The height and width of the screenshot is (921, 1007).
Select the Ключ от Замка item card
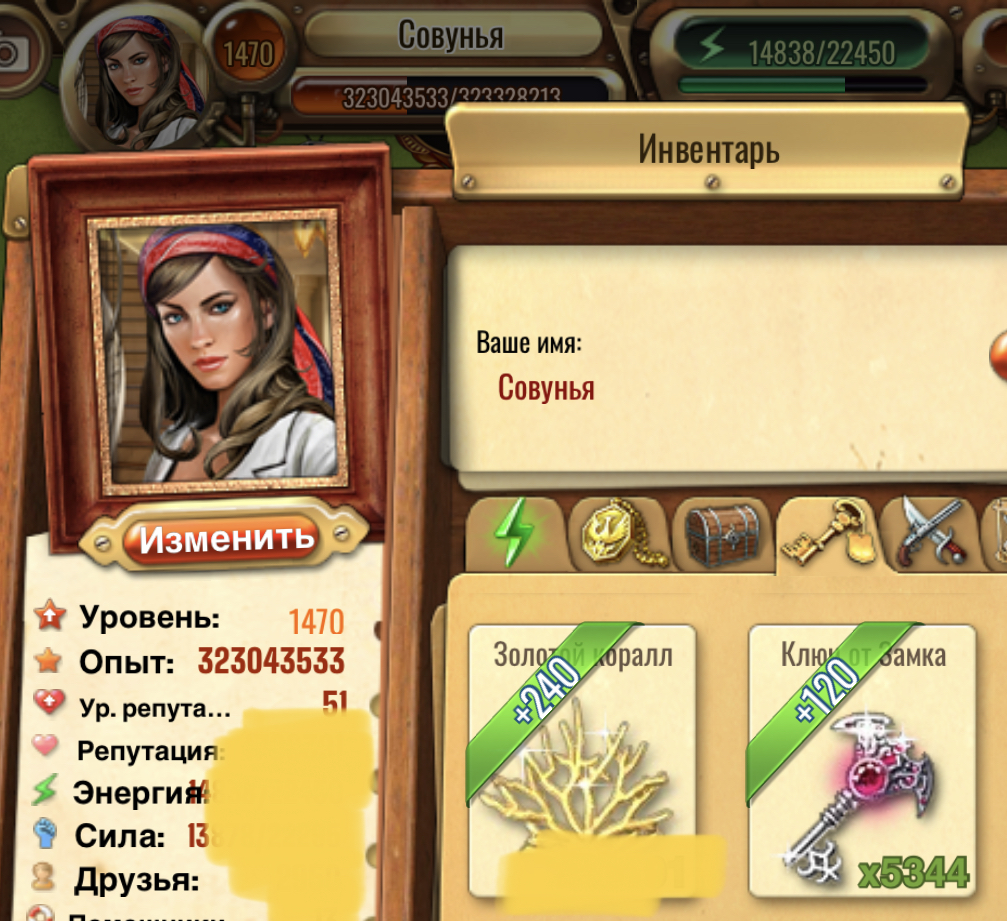click(x=862, y=760)
